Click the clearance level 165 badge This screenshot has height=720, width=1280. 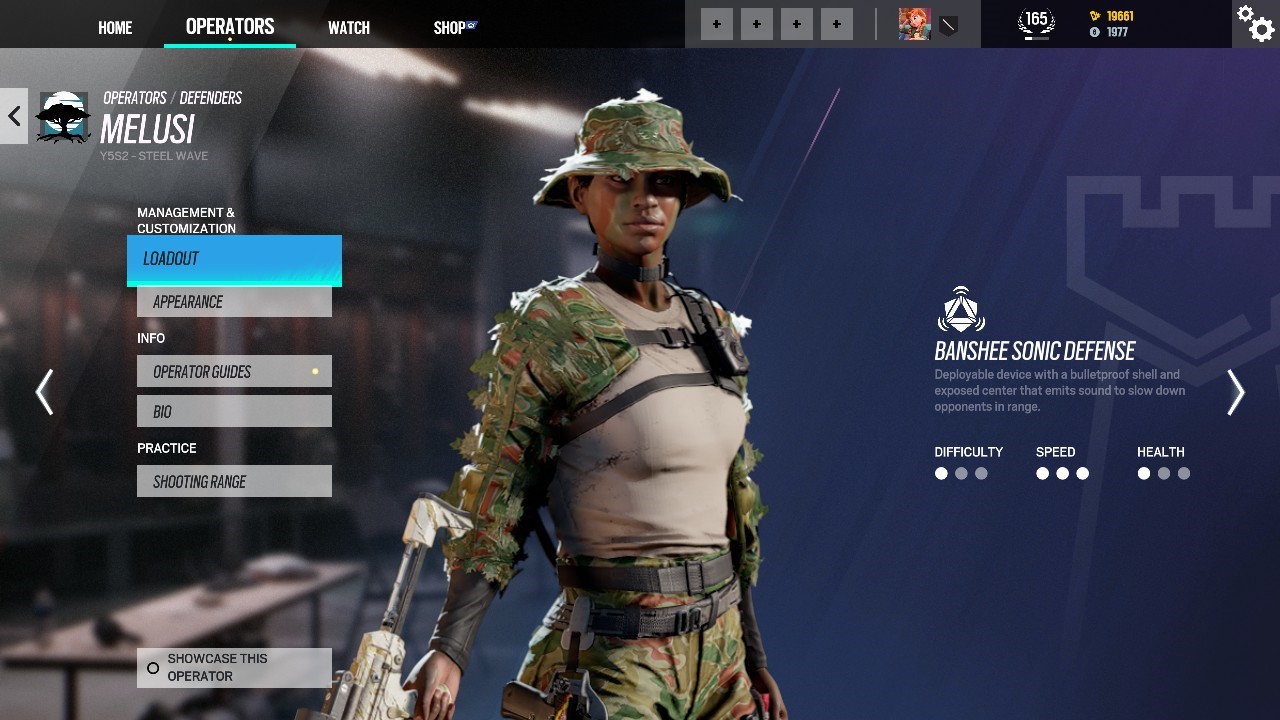[x=1036, y=22]
